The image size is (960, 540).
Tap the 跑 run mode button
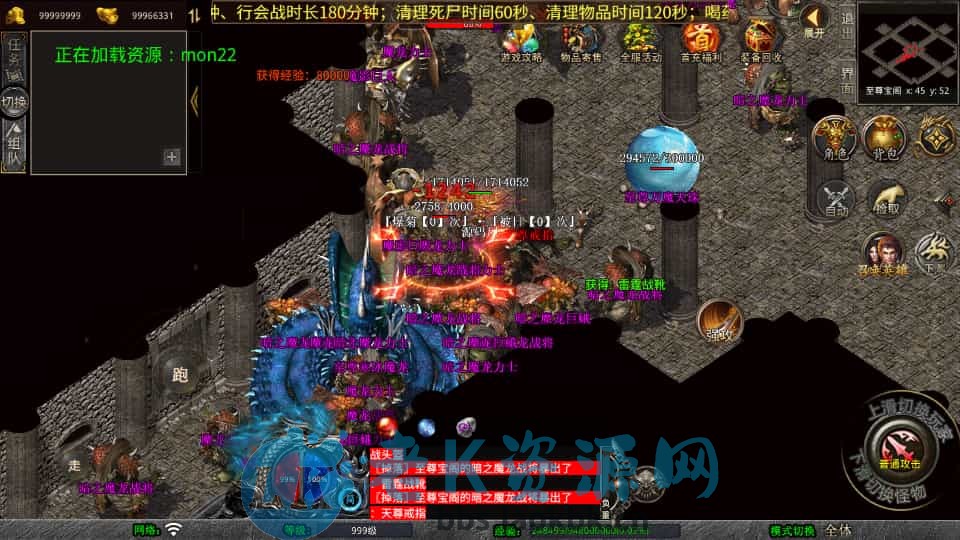click(180, 375)
